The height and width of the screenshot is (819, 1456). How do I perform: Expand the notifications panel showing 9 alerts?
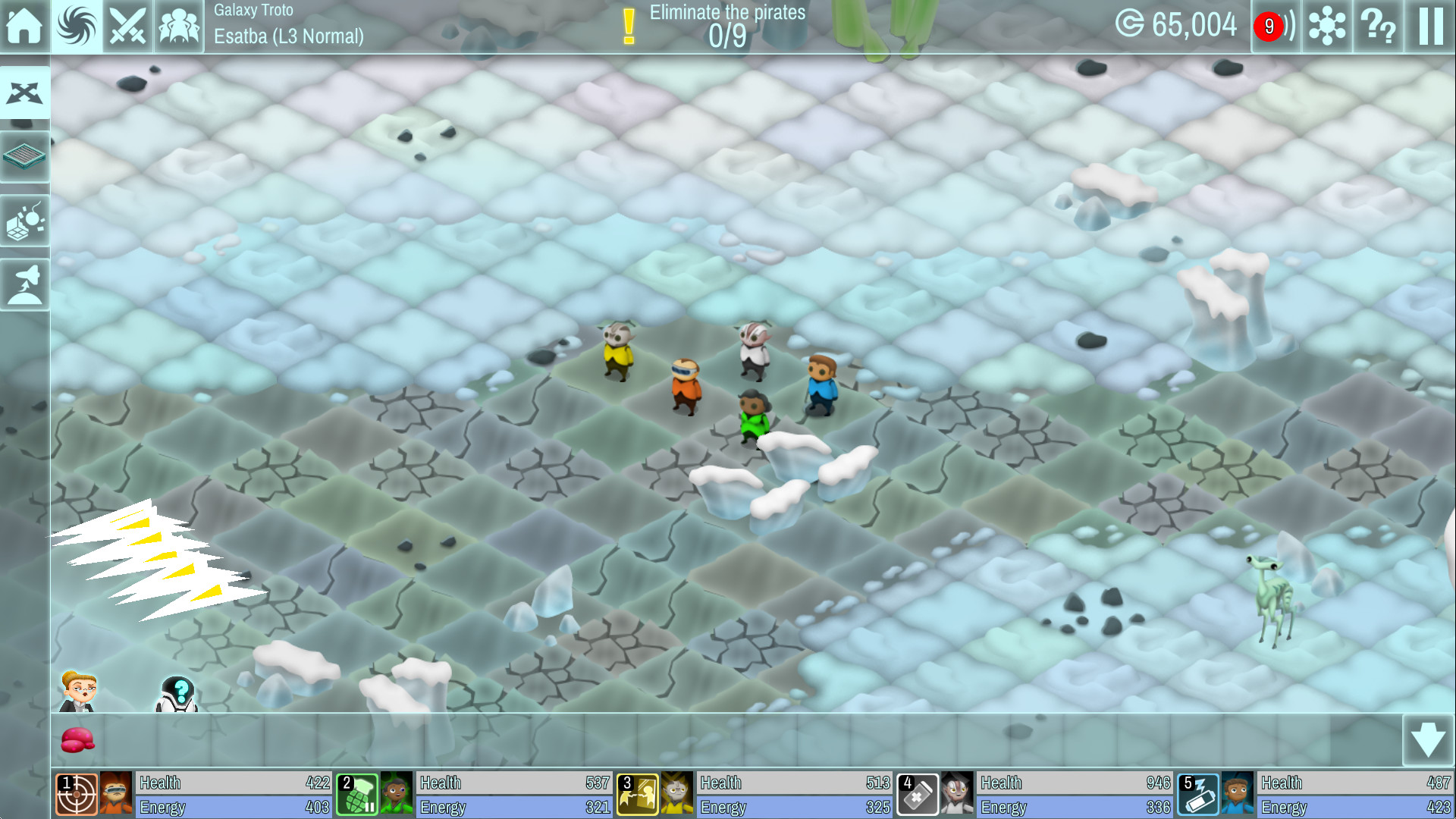click(1276, 27)
